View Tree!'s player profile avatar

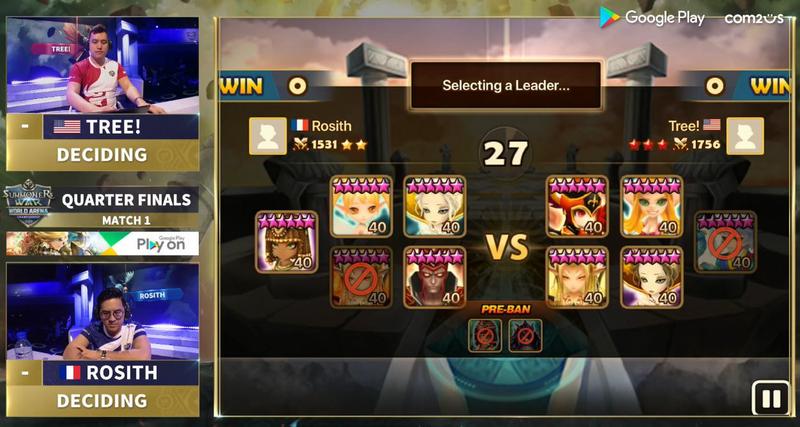click(745, 136)
